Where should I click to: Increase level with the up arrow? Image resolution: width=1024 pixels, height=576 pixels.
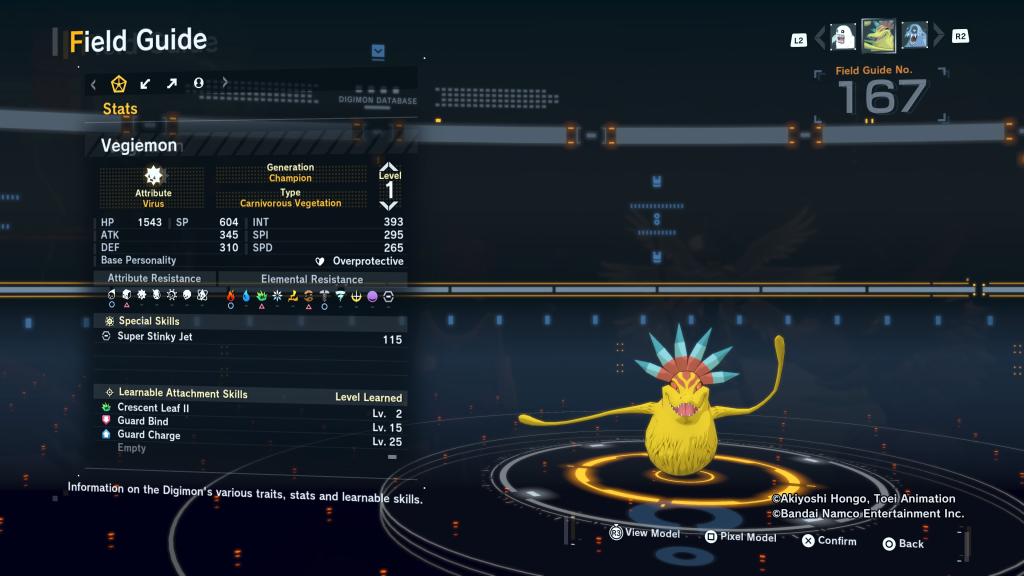tap(389, 168)
